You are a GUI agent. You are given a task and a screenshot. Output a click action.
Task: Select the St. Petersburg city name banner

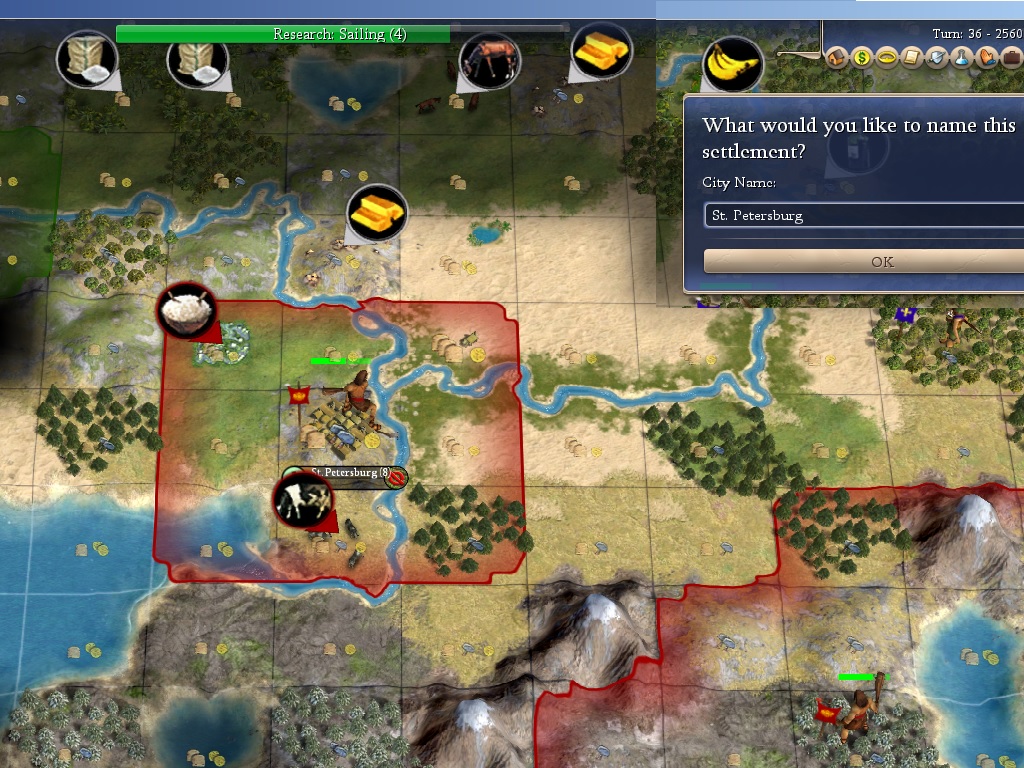(344, 473)
